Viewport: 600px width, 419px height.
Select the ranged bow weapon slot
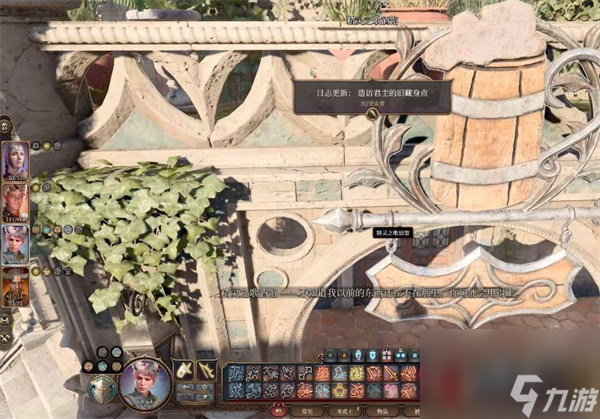pos(207,371)
